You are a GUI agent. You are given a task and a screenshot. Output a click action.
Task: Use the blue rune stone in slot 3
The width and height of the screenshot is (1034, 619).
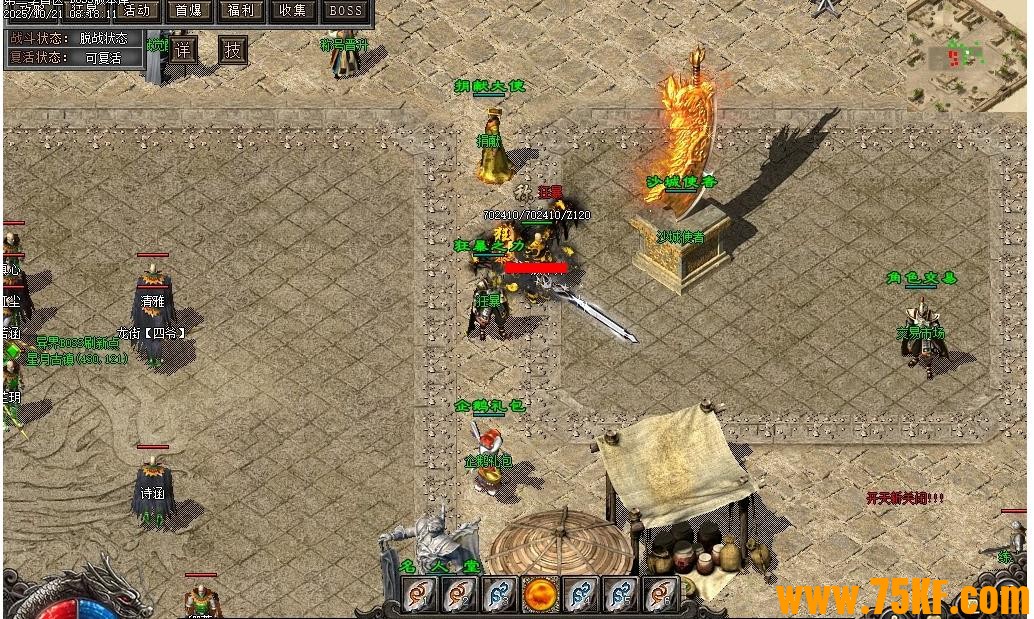(500, 595)
